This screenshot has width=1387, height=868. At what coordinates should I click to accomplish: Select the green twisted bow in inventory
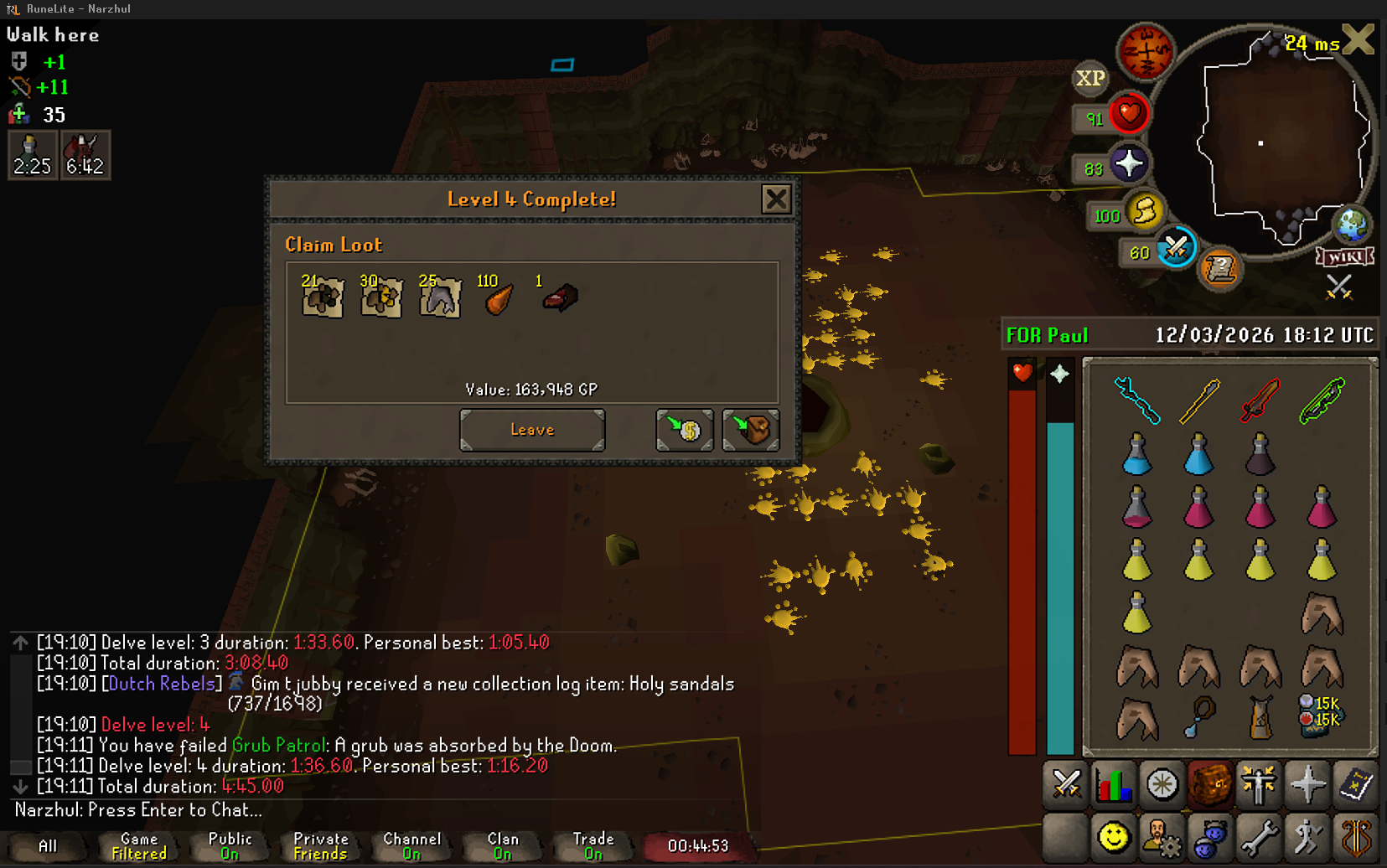point(1322,400)
